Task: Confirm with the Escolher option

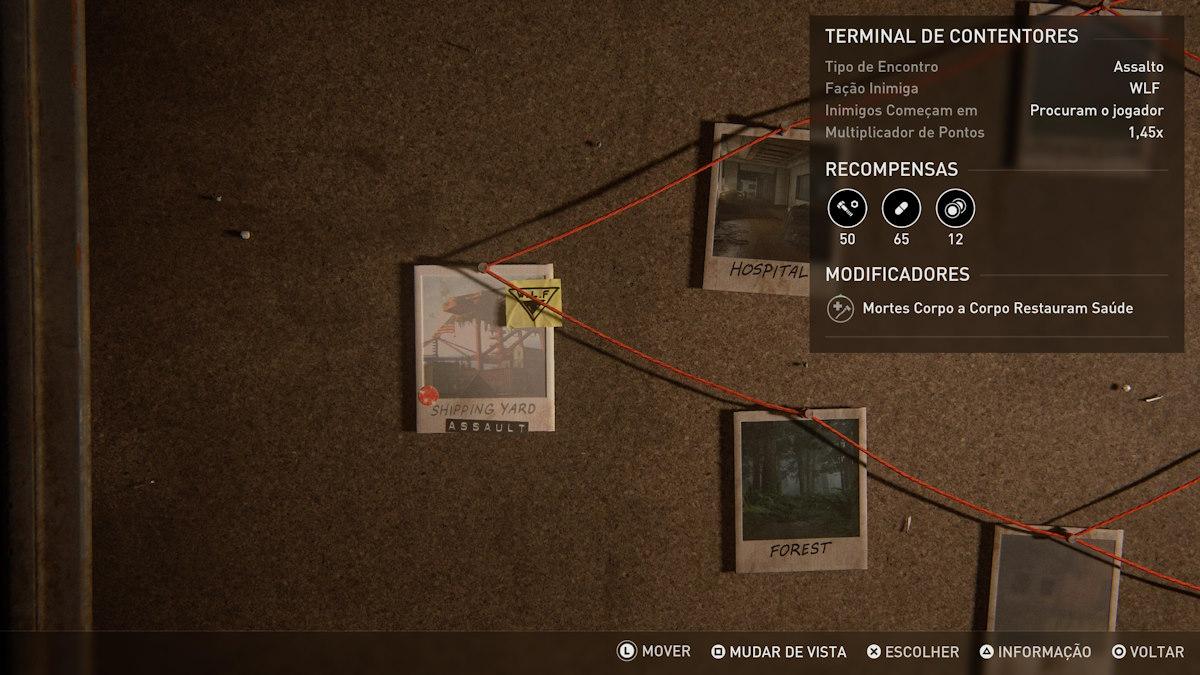Action: 913,652
